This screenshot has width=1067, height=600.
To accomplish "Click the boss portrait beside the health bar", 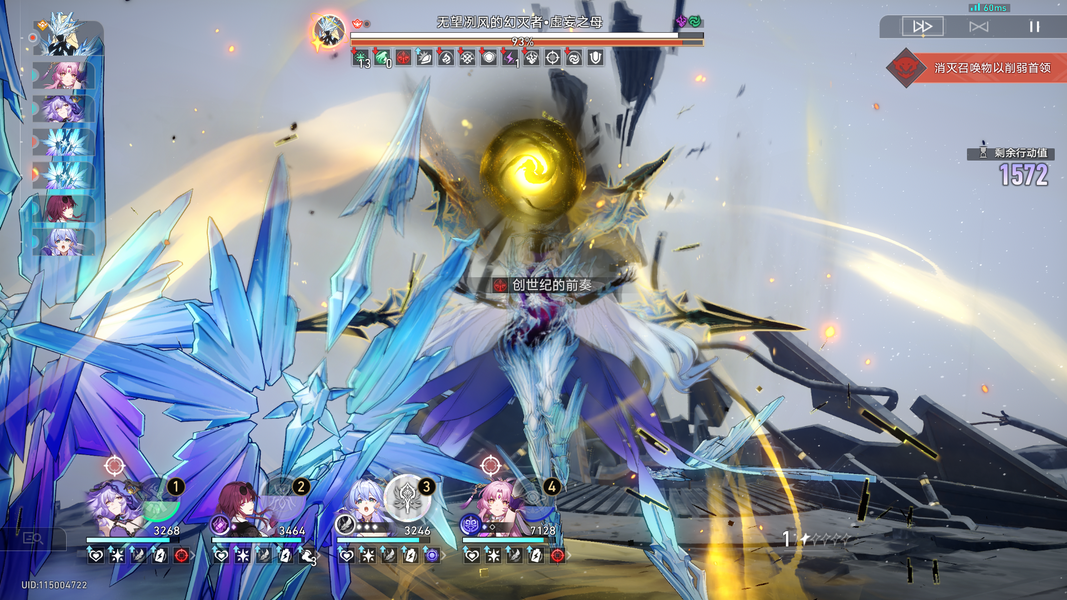I will click(x=328, y=32).
